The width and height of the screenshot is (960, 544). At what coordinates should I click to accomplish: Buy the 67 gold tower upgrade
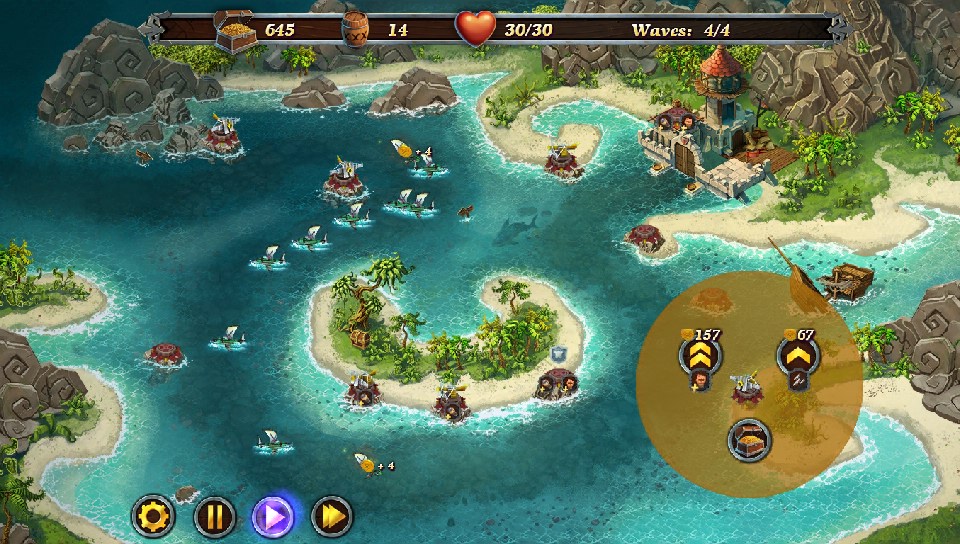coord(797,356)
